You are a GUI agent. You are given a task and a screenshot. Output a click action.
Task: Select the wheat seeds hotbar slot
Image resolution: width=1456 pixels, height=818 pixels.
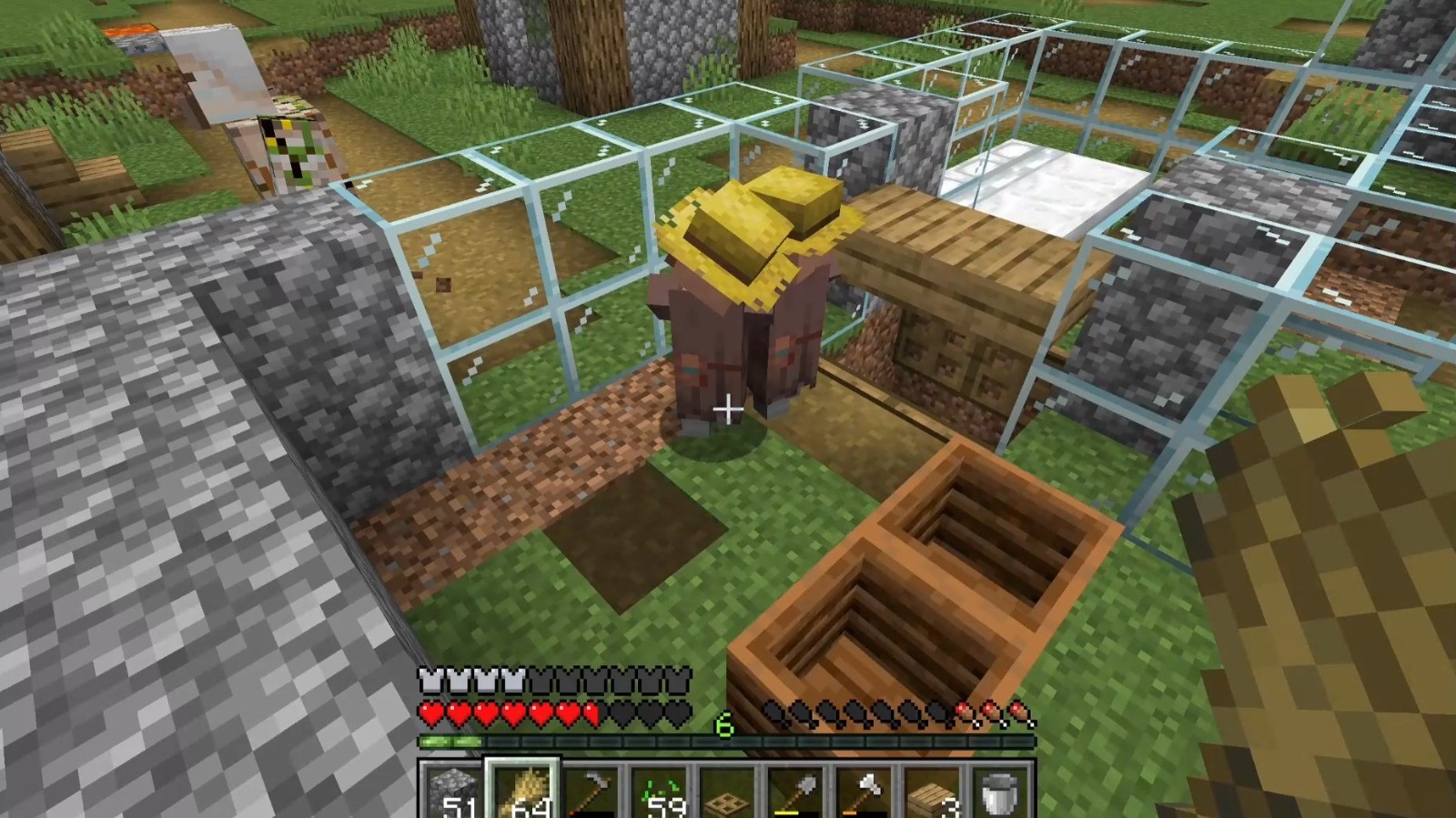(x=658, y=792)
